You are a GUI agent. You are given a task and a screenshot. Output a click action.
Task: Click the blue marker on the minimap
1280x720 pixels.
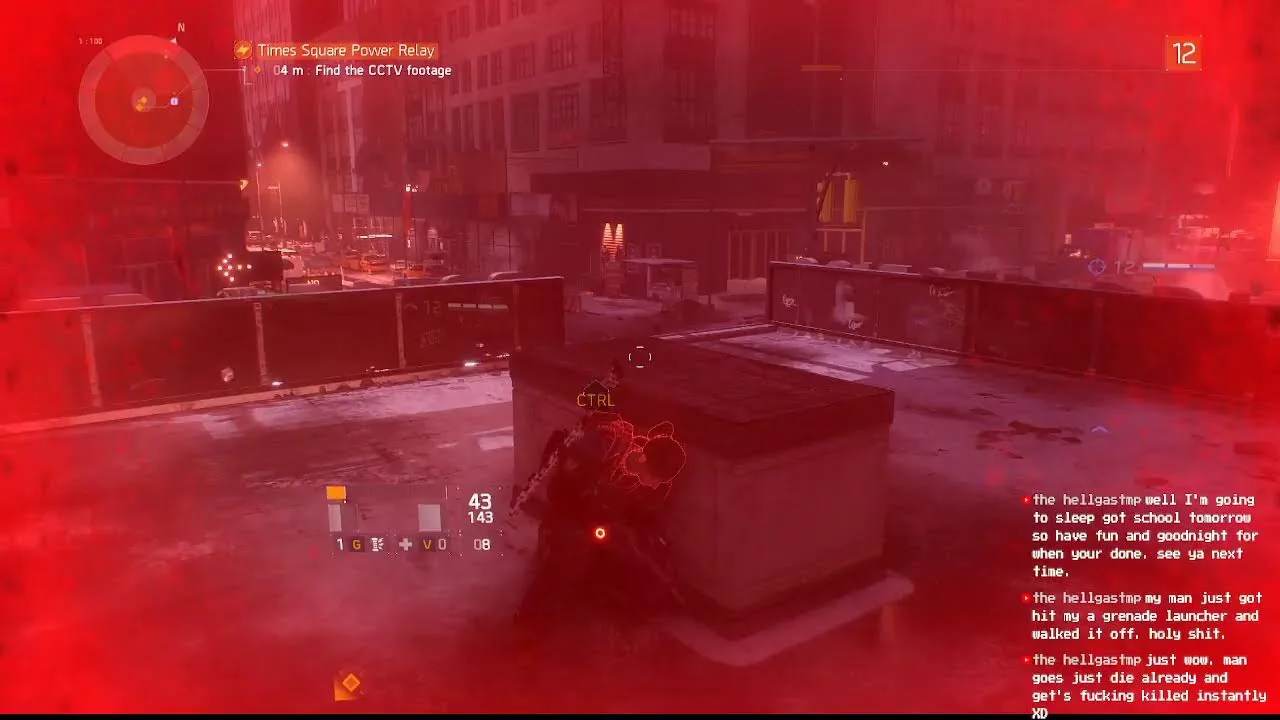(174, 100)
